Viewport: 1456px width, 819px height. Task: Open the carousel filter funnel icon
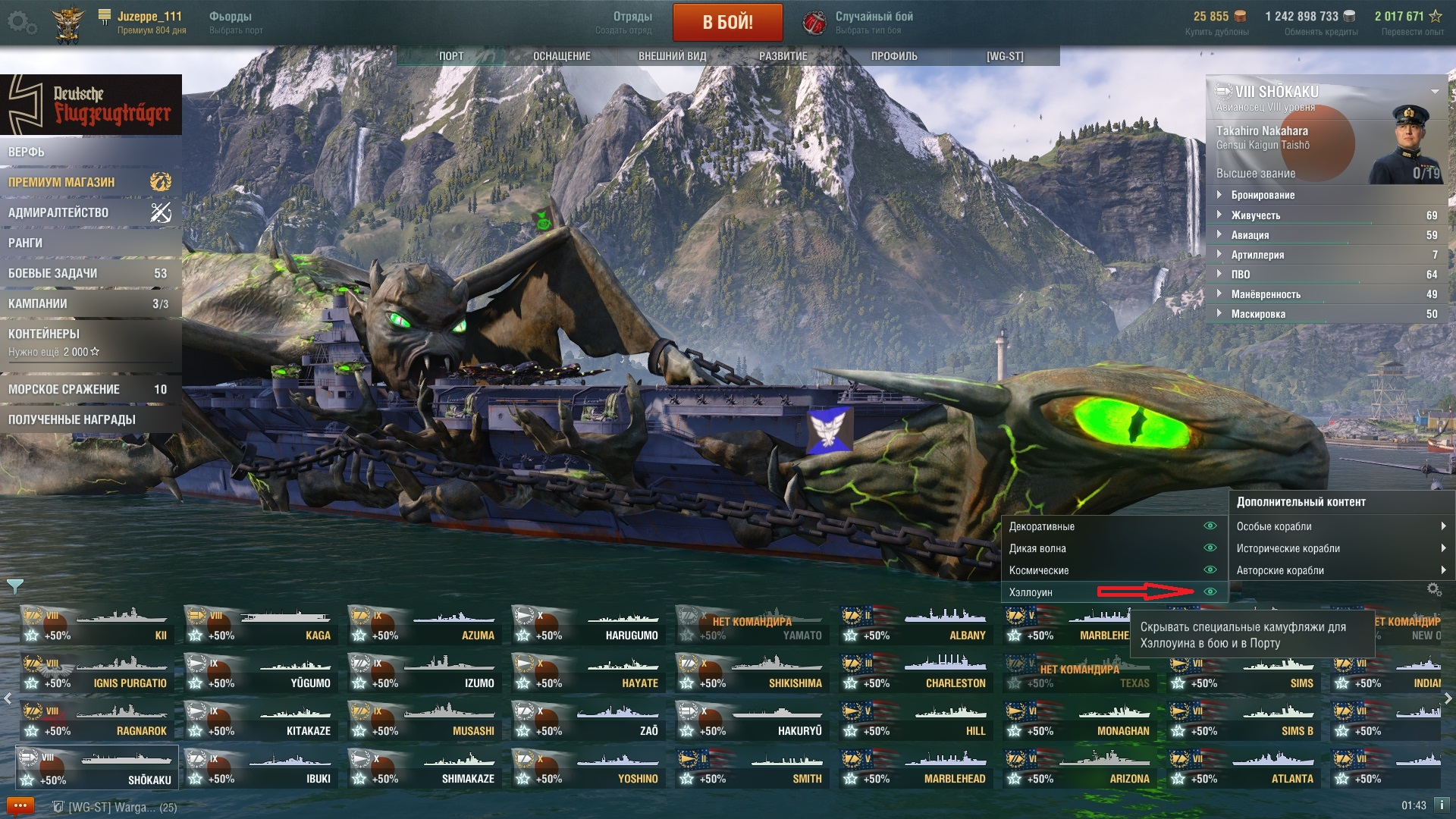14,586
